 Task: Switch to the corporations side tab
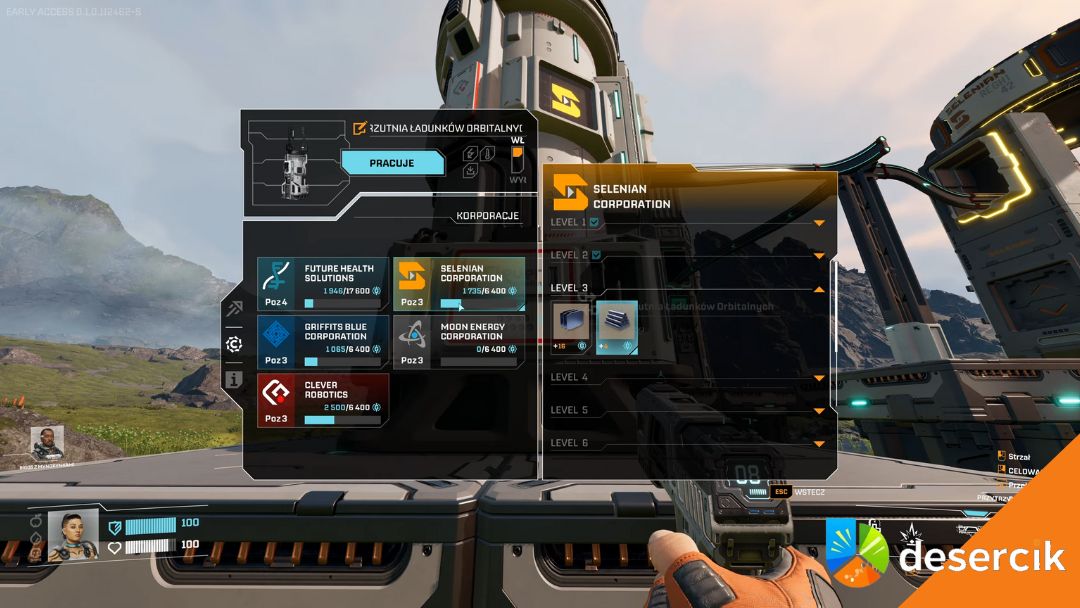tap(233, 344)
